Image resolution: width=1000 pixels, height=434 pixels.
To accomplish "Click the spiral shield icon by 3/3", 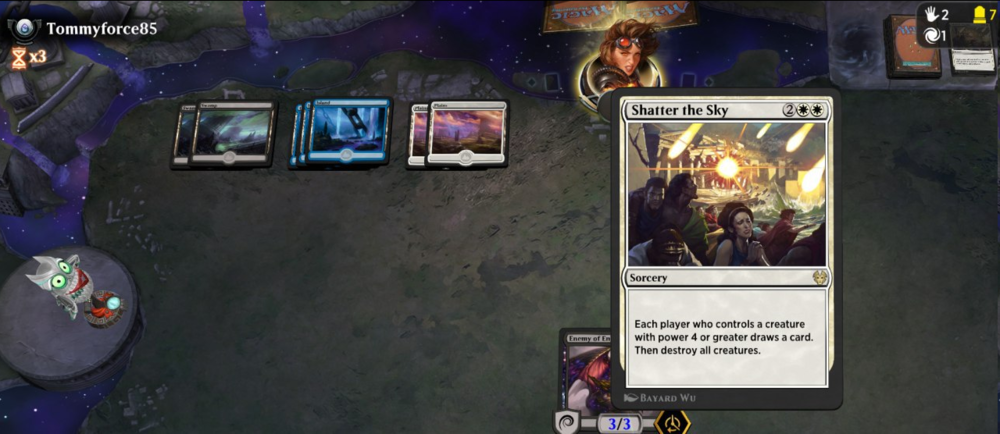I will pos(568,423).
